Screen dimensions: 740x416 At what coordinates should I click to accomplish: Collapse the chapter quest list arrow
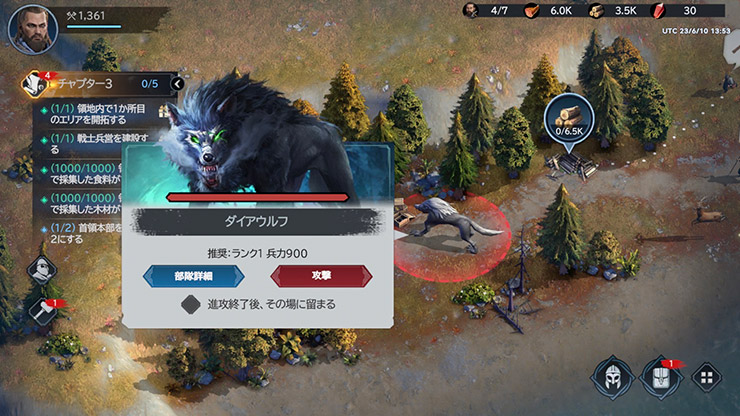point(178,83)
